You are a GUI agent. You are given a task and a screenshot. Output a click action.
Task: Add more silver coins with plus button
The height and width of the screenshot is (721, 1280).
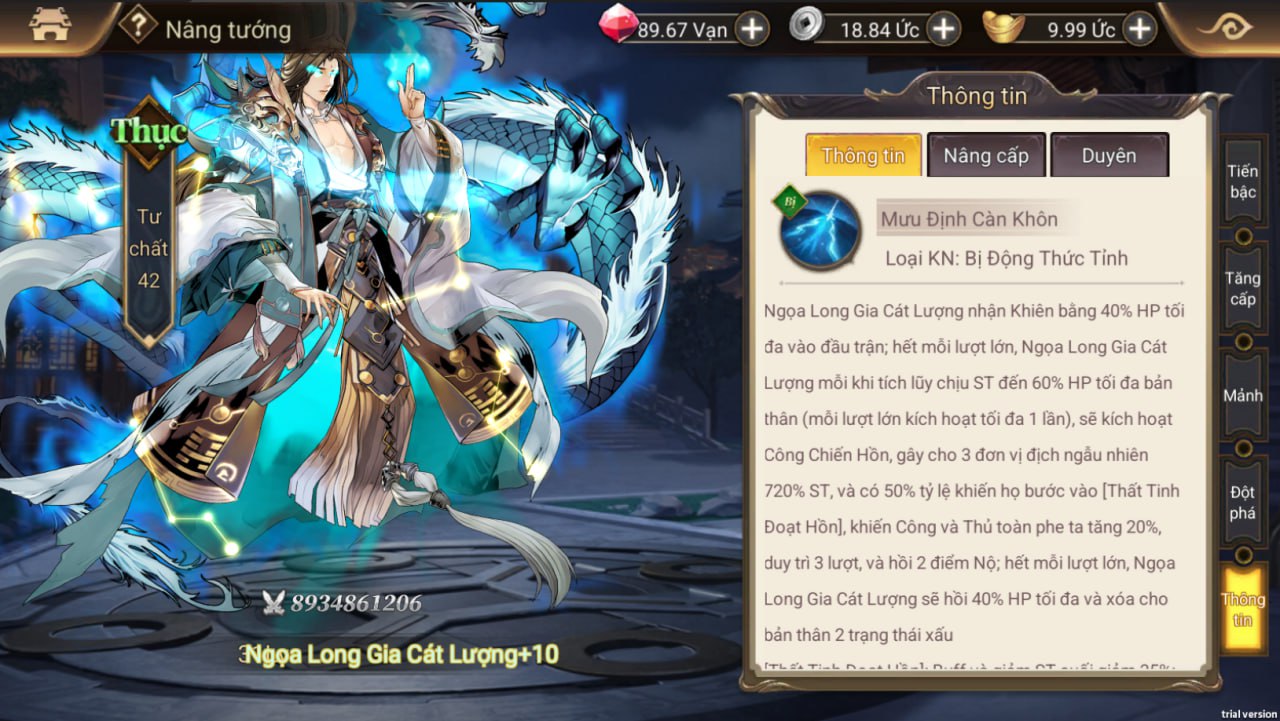point(943,29)
